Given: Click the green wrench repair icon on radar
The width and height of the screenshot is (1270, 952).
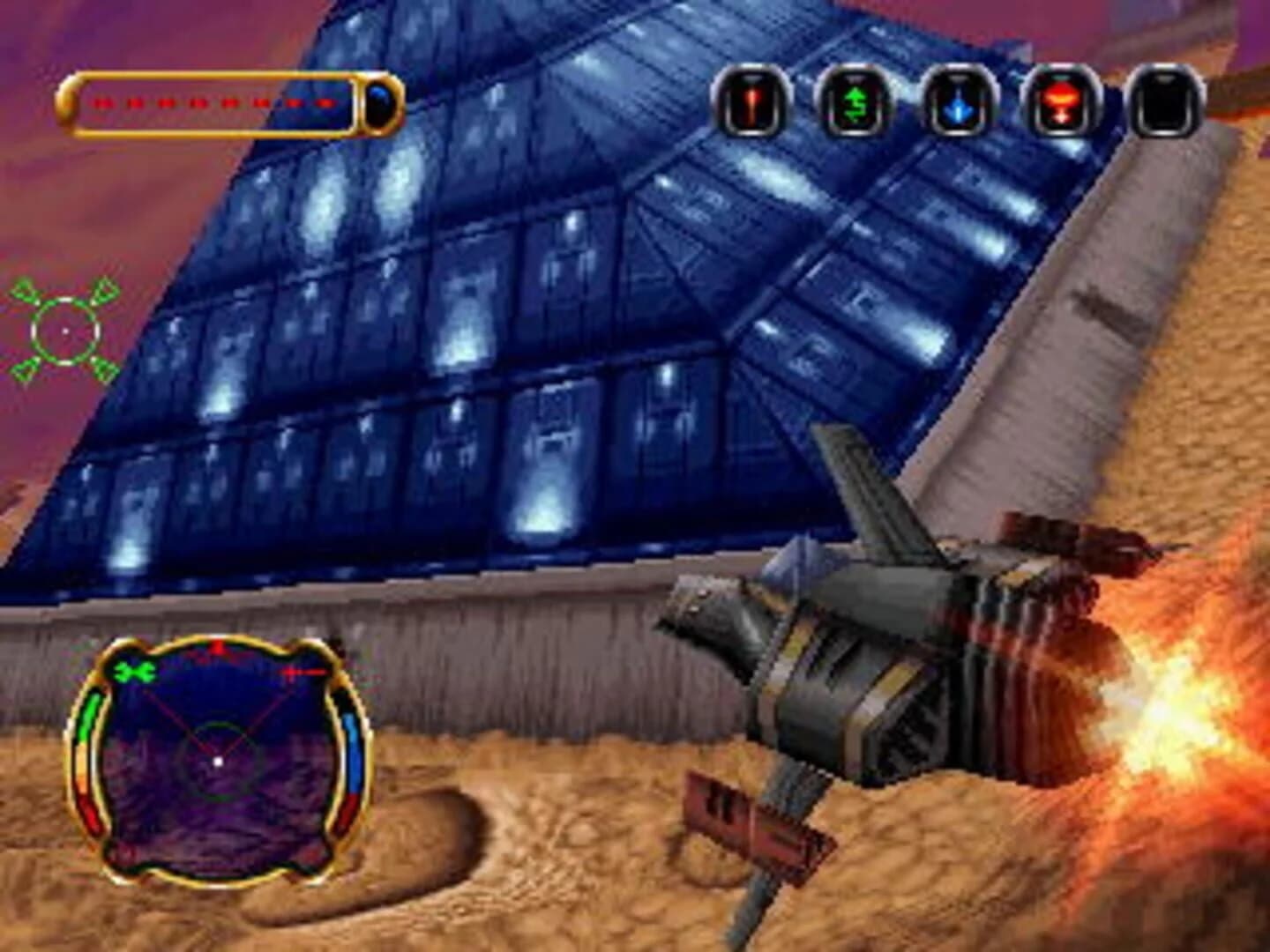Looking at the screenshot, I should point(132,671).
